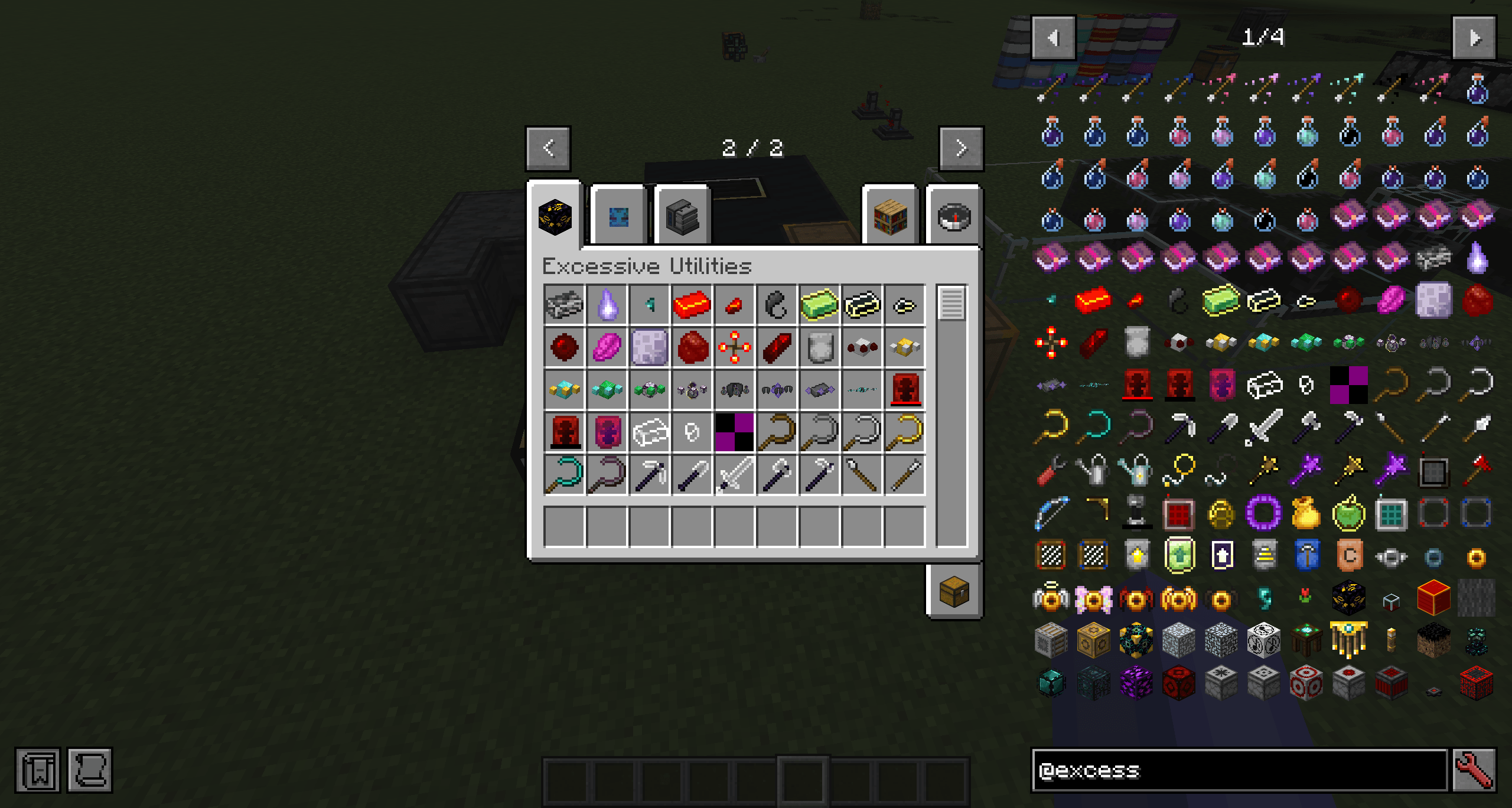
Task: Click the bookmark button at bottom left
Action: 38,770
